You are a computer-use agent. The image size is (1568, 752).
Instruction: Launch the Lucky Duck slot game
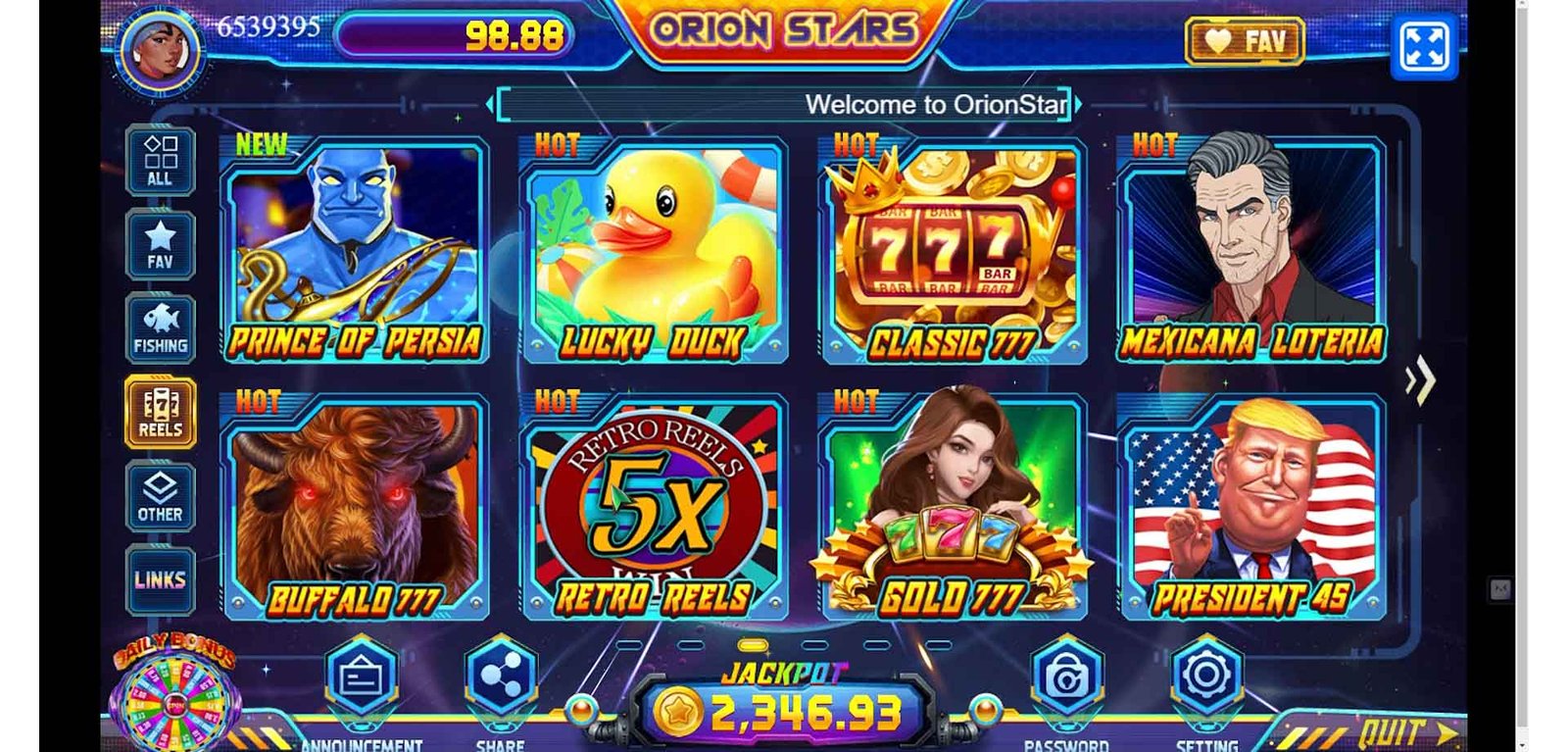pos(654,250)
